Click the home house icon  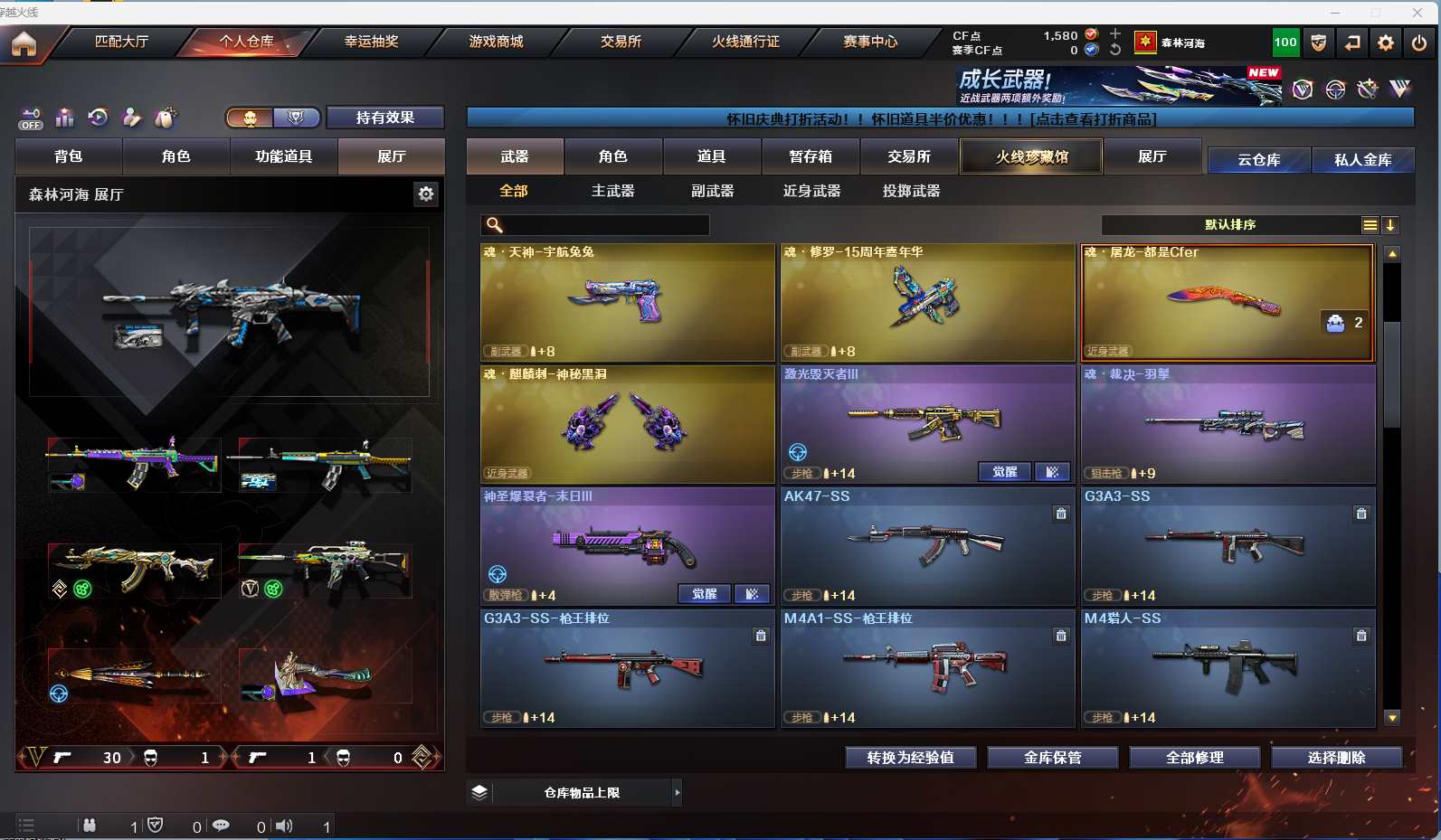click(x=24, y=43)
